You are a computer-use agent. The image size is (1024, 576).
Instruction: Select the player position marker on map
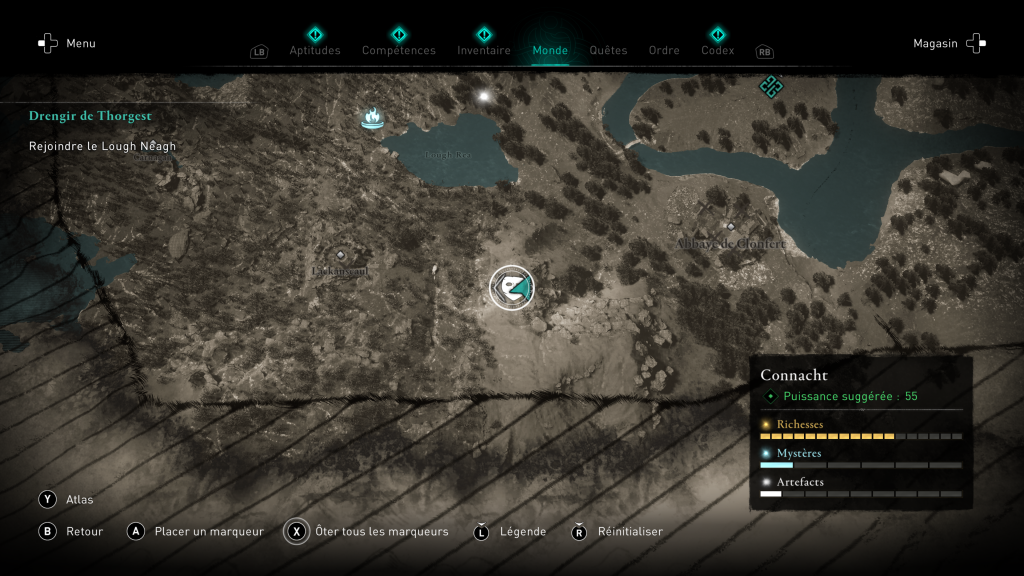click(512, 288)
